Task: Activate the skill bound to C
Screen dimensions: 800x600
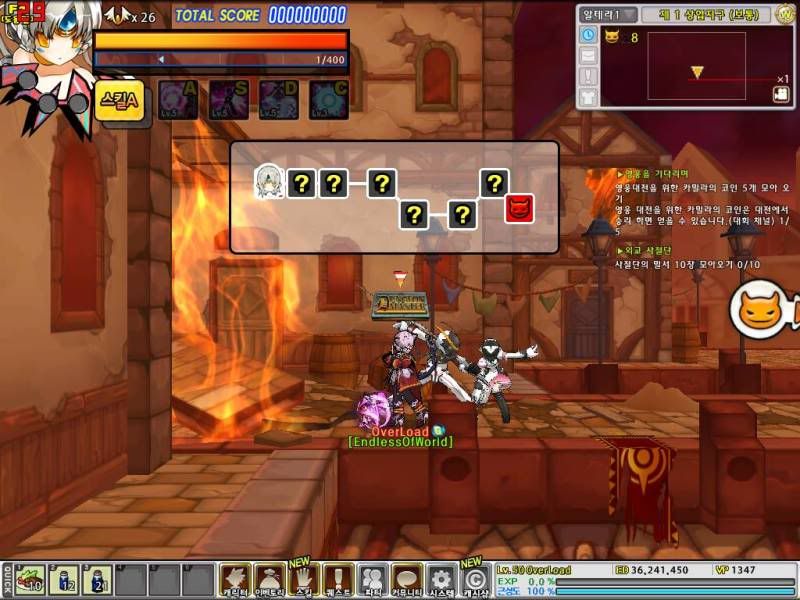Action: [x=328, y=100]
